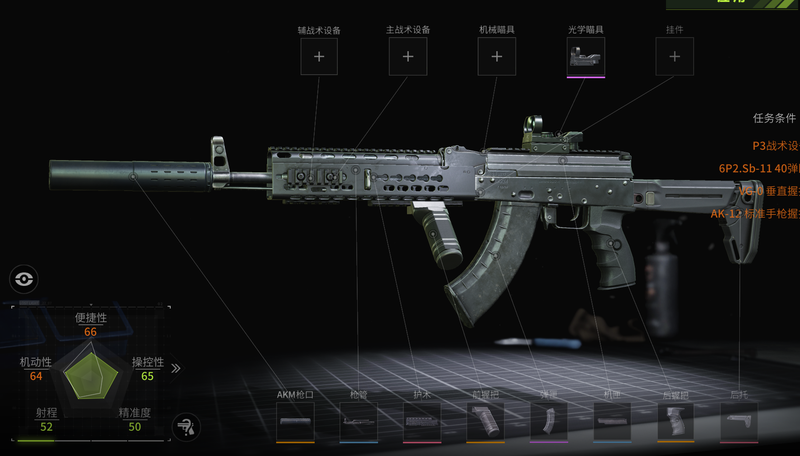Screen dimensions: 800x456
Task: Open the empty 主战术设备 slot
Action: [408, 57]
